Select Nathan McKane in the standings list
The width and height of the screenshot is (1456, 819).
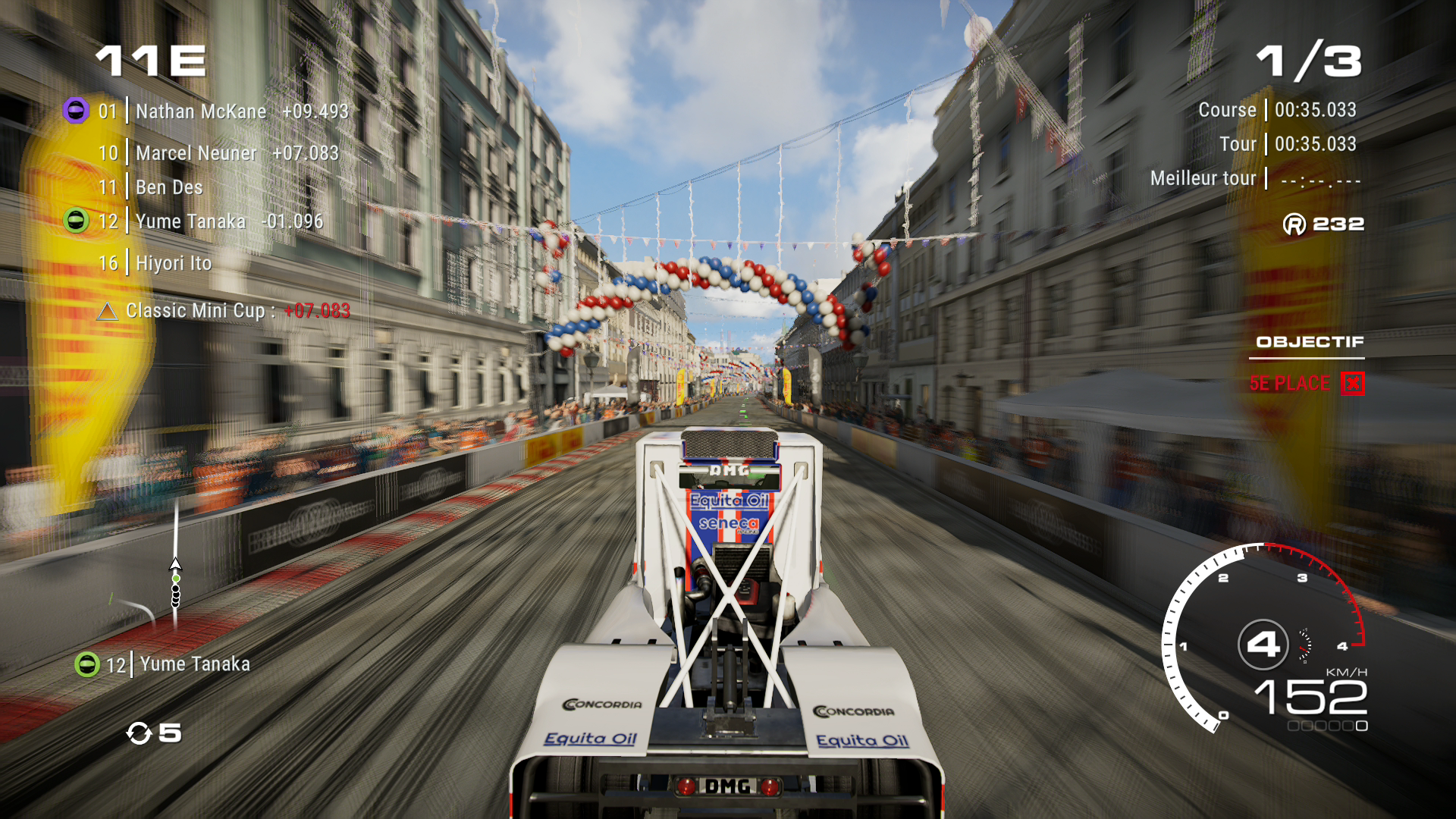tap(201, 111)
